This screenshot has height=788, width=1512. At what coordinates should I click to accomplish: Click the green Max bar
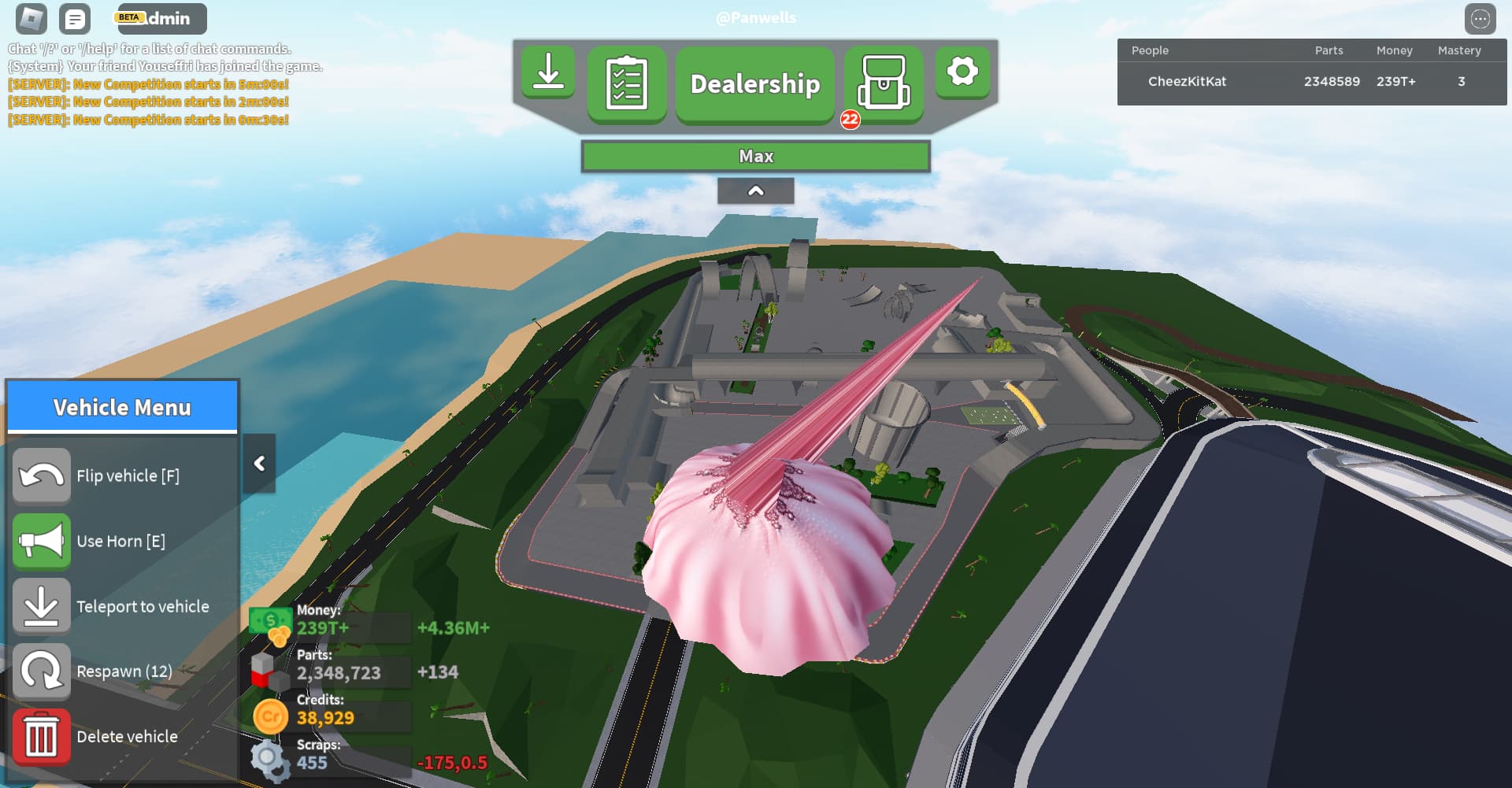pos(755,156)
